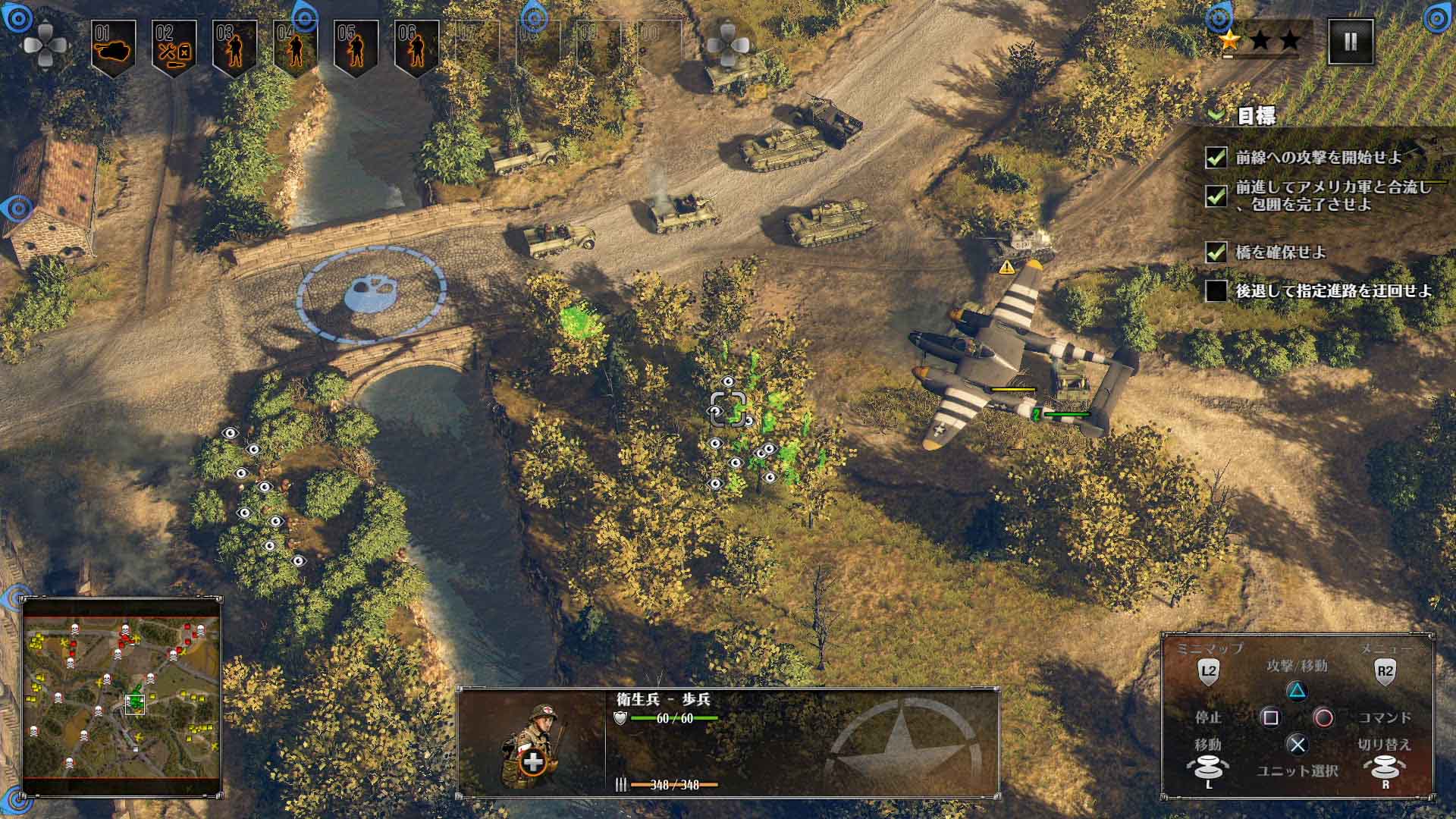The image size is (1456, 819).
Task: Click the Square stop button icon
Action: [x=1271, y=718]
